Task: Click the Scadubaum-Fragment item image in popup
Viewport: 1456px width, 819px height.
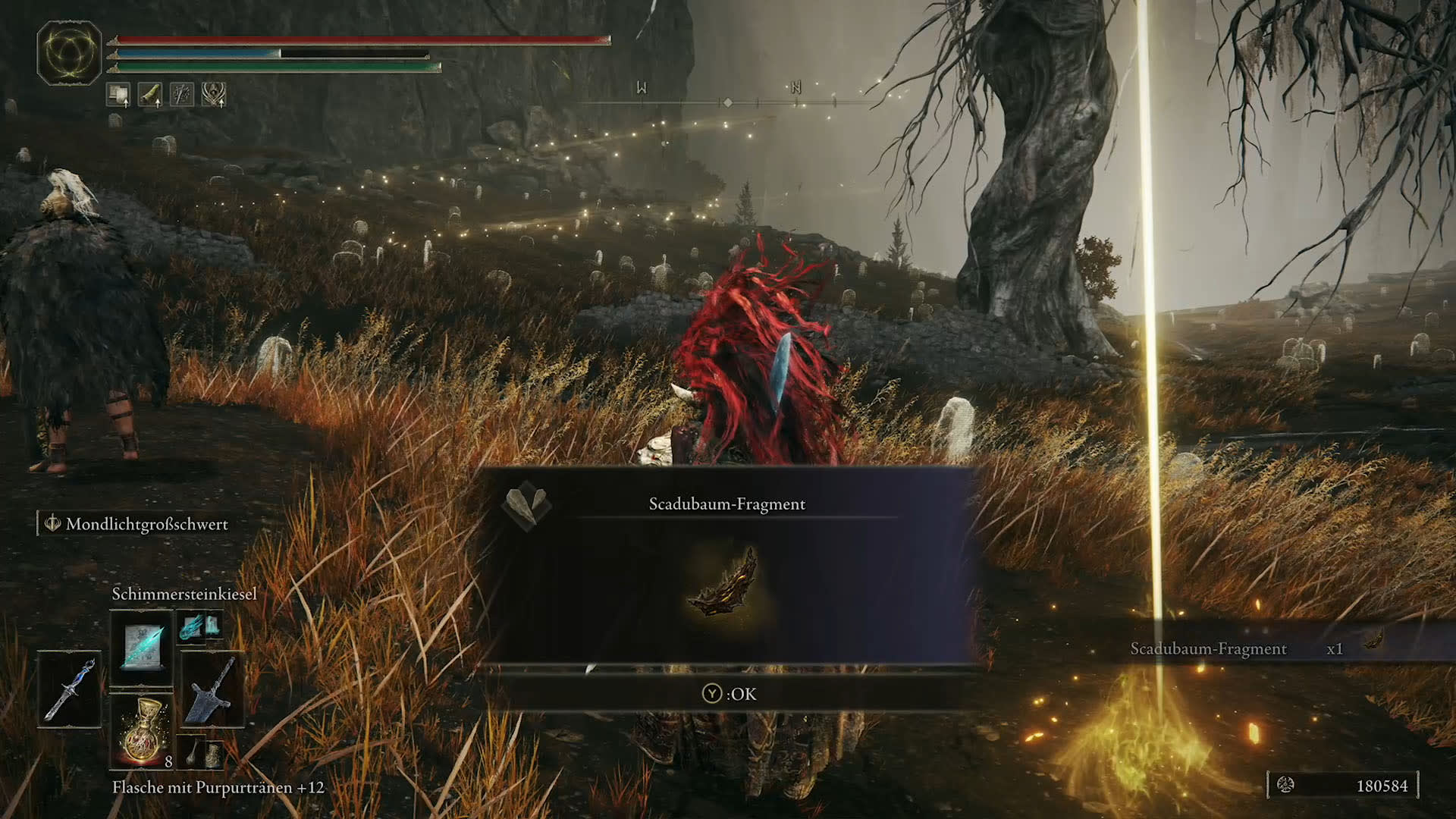Action: pyautogui.click(x=726, y=584)
